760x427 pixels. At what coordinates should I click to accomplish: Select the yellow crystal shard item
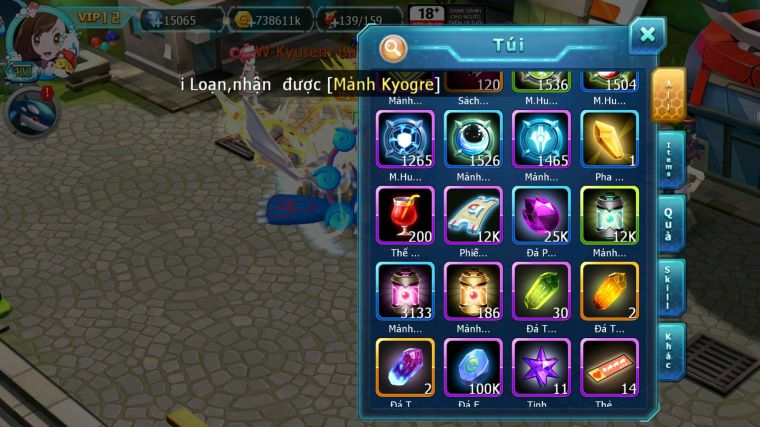[609, 140]
